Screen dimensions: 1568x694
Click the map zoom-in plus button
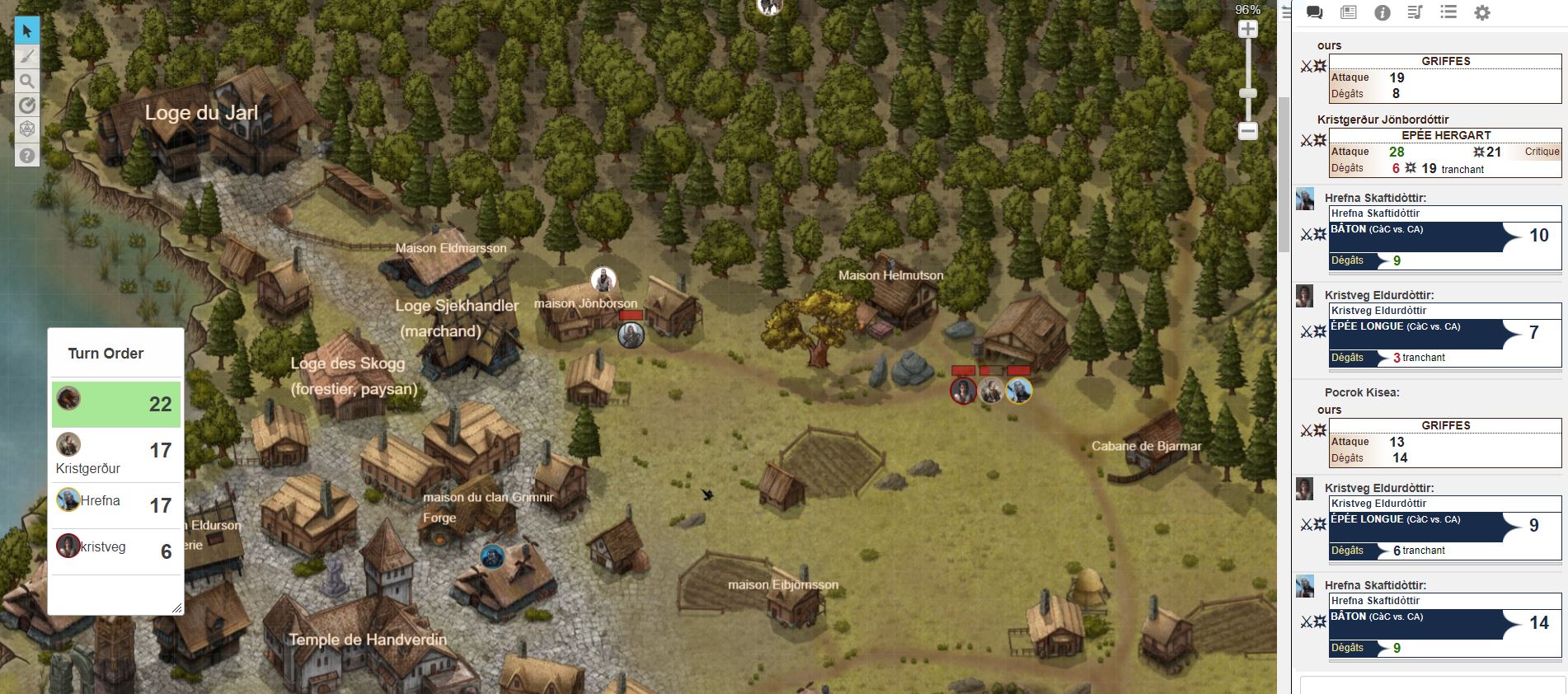click(1248, 30)
